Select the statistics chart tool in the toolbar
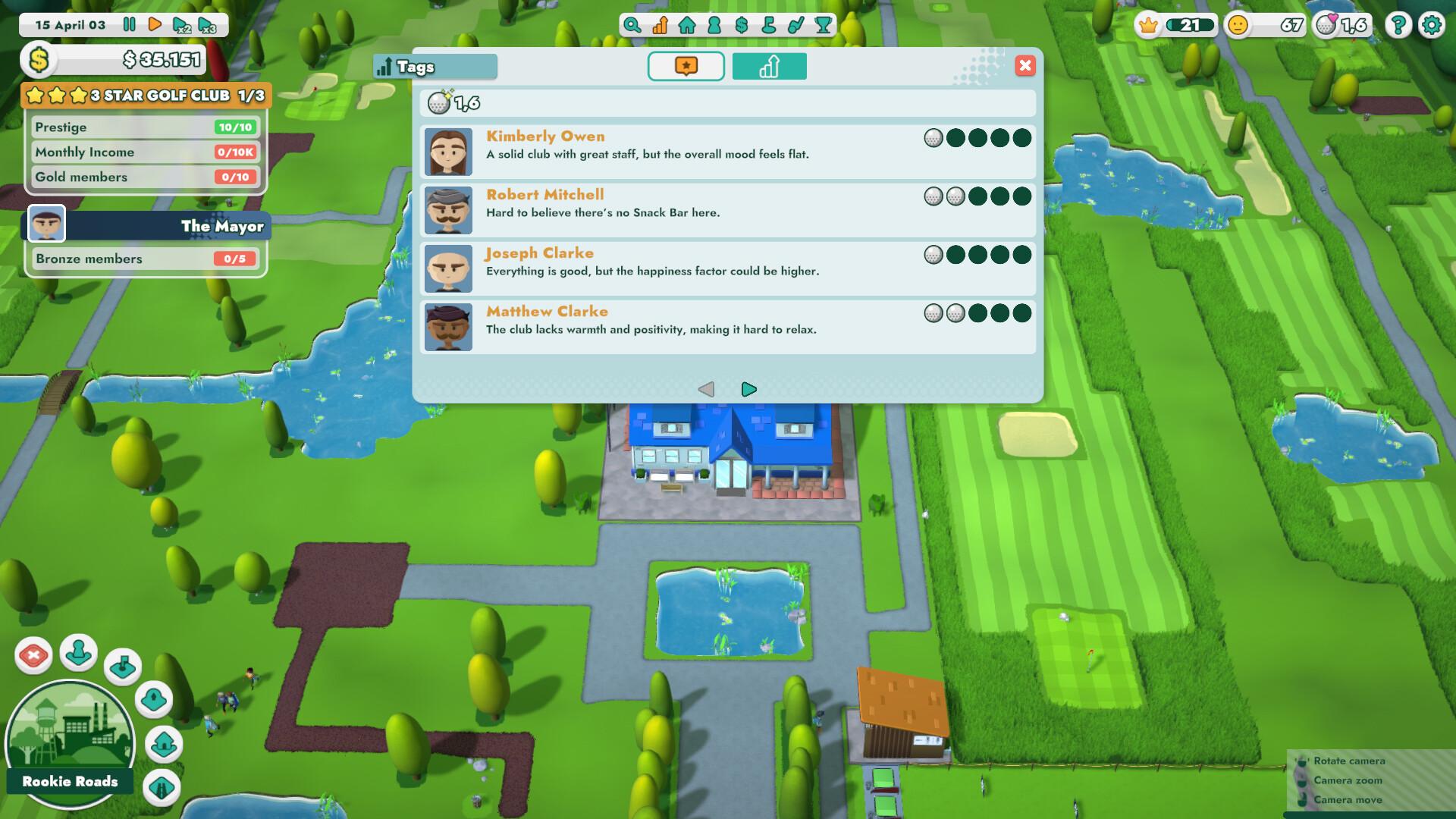 (660, 25)
